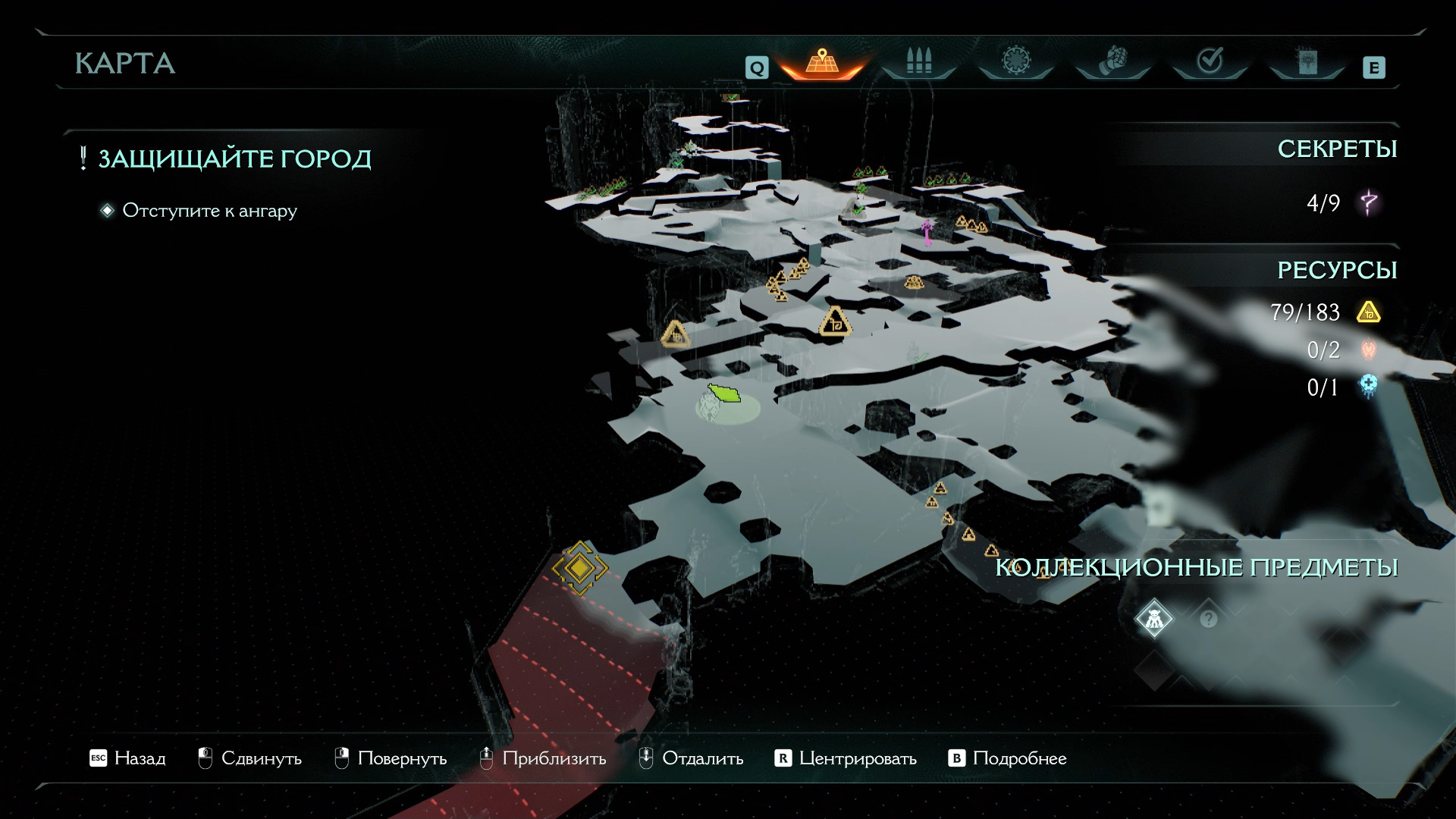Click the yellow diamond objective marker on map
This screenshot has height=819, width=1456.
click(x=579, y=568)
